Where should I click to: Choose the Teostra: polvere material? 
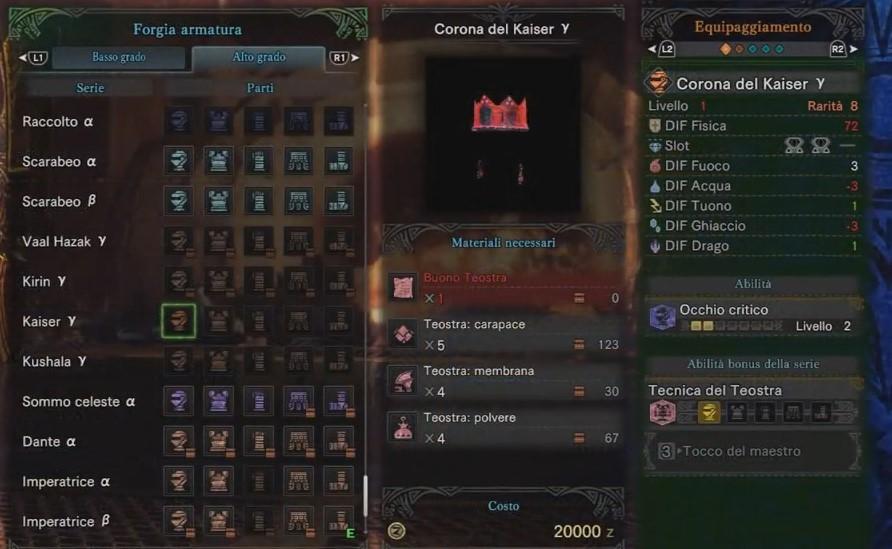[x=505, y=427]
